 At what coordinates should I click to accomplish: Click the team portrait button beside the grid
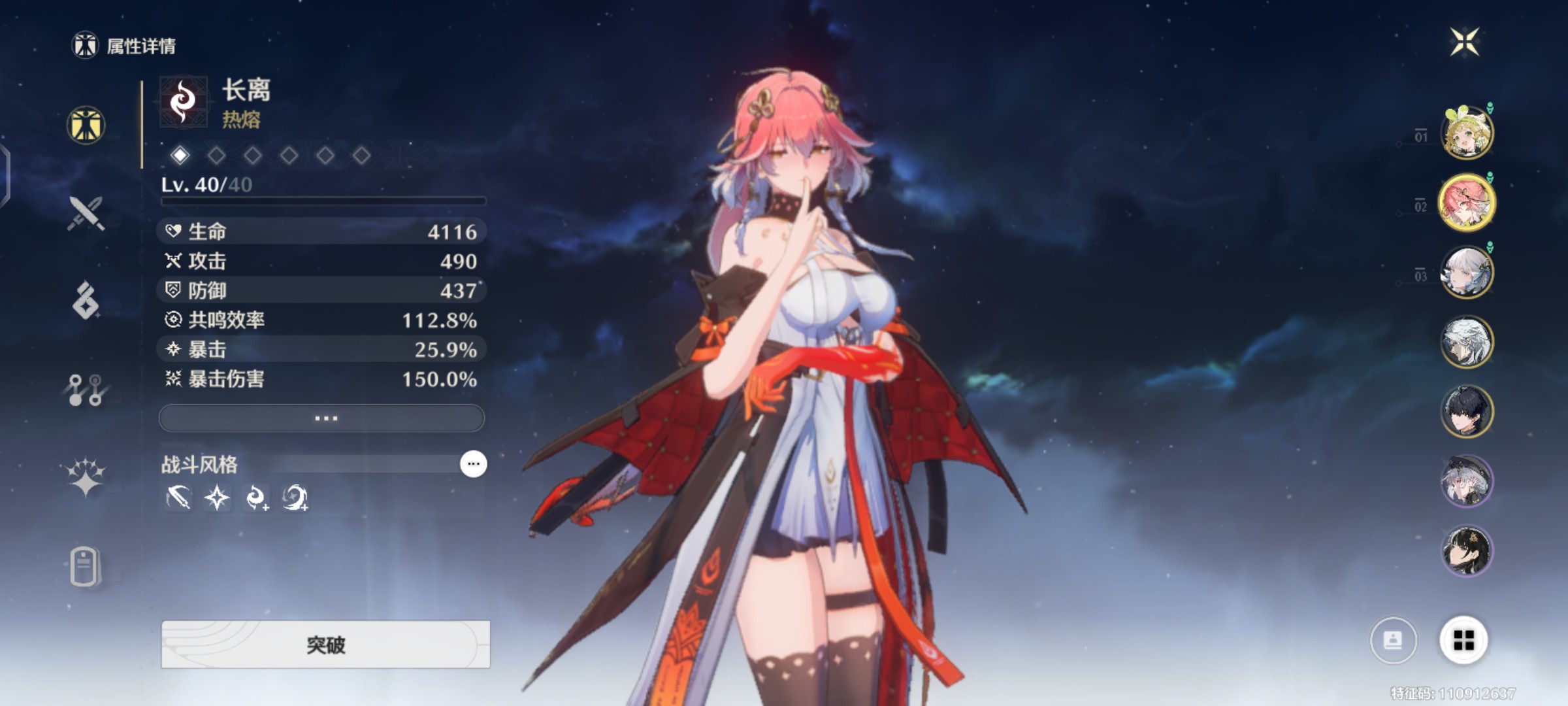point(1393,640)
